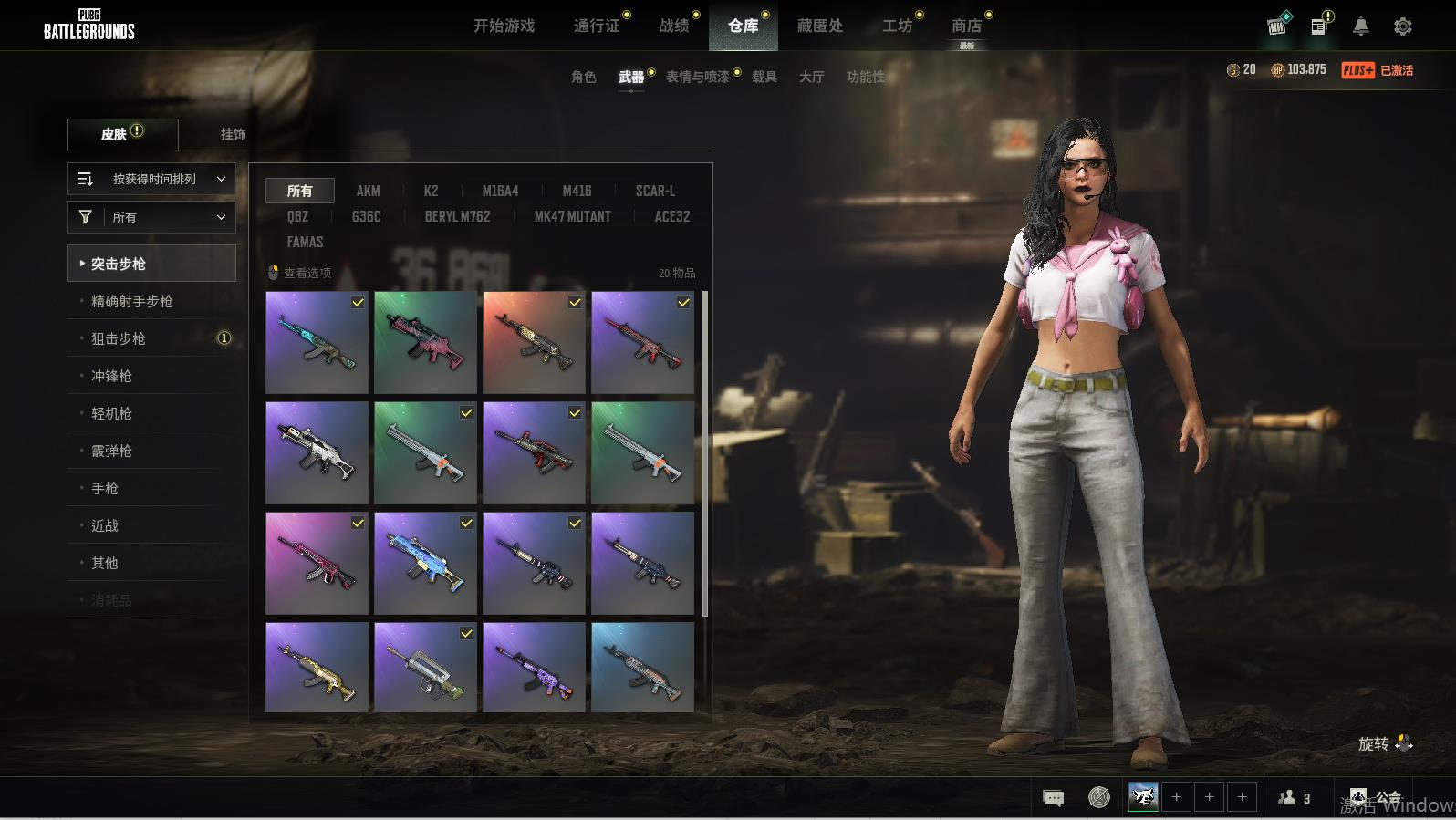Screen dimensions: 1456x820
Task: Open notifications bell icon
Action: click(x=1360, y=26)
